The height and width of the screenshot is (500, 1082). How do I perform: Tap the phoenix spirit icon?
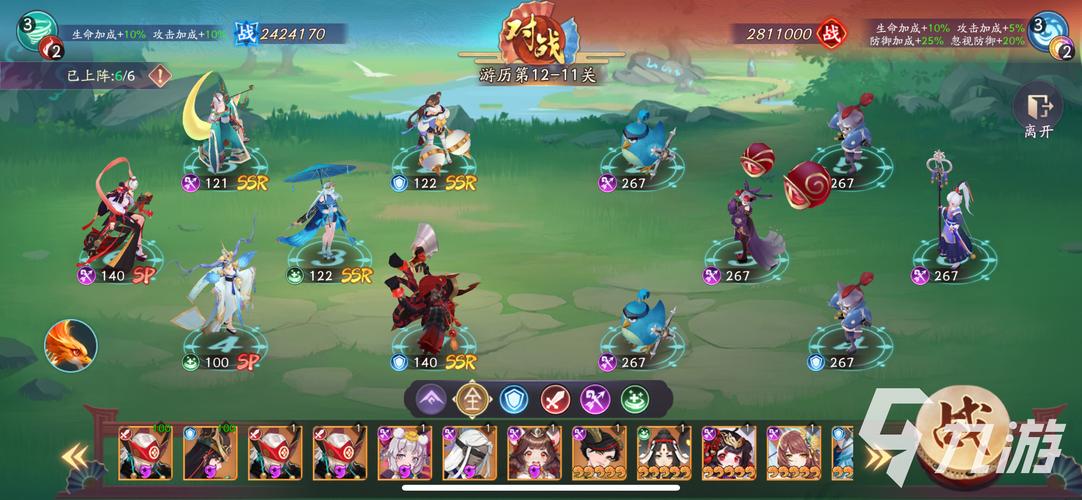[70, 346]
